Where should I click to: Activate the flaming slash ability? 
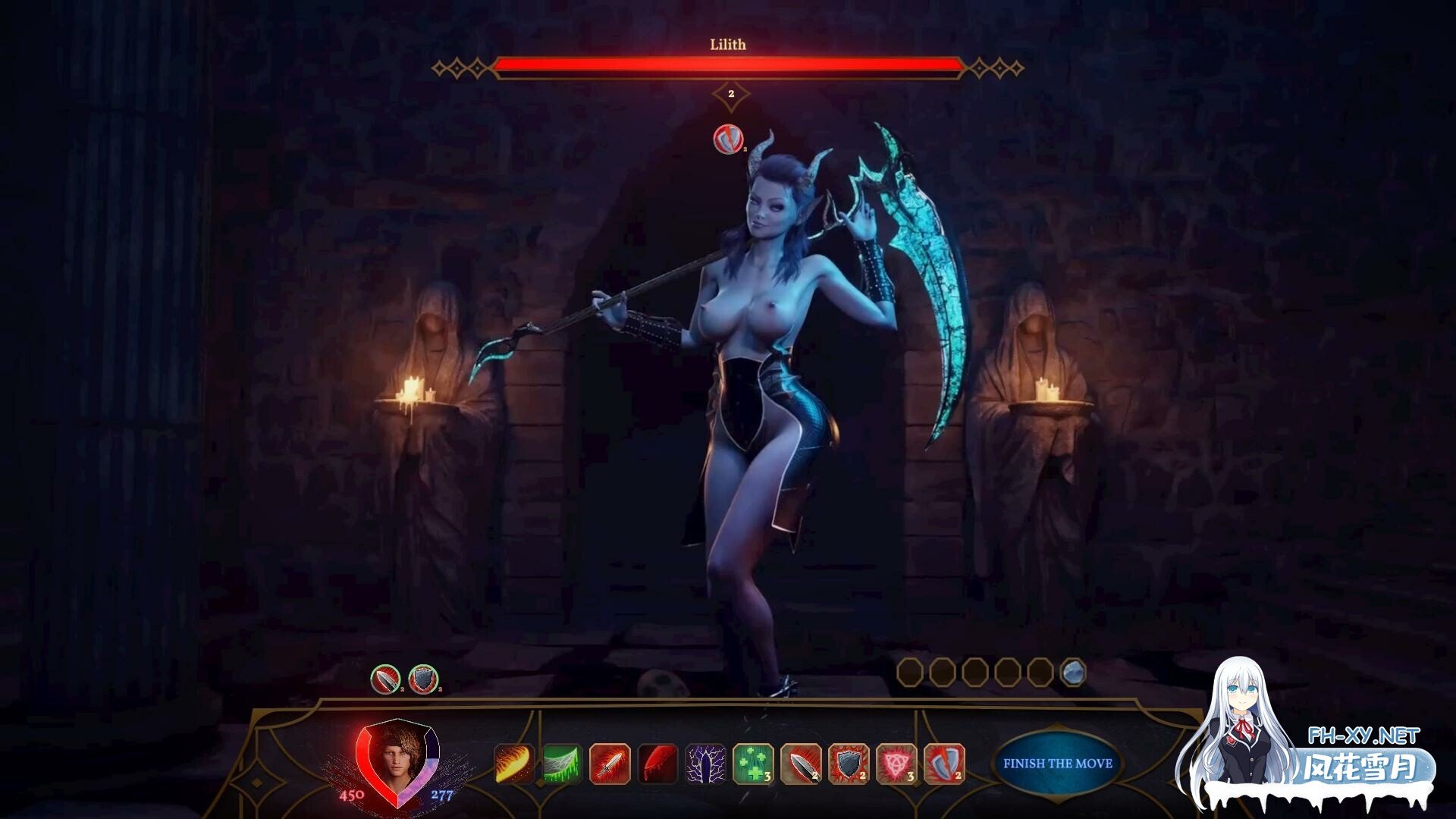tap(514, 764)
